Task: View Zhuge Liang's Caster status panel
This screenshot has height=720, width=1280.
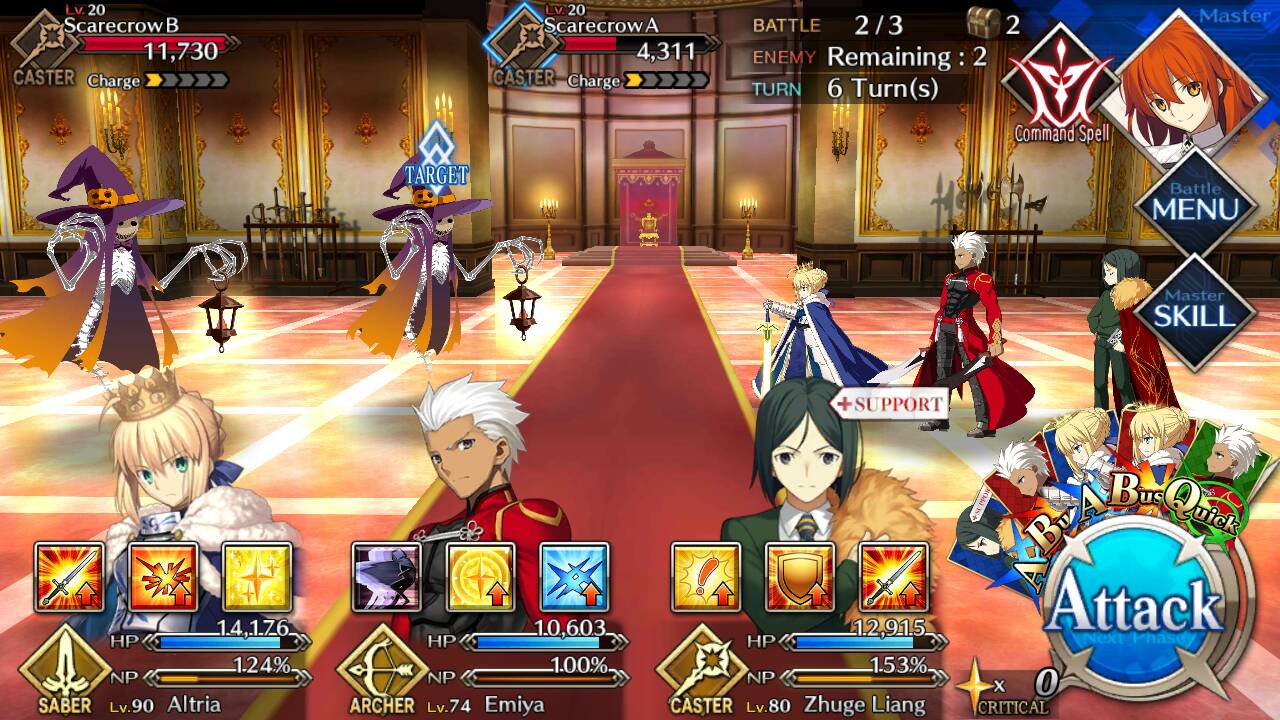Action: 800,670
